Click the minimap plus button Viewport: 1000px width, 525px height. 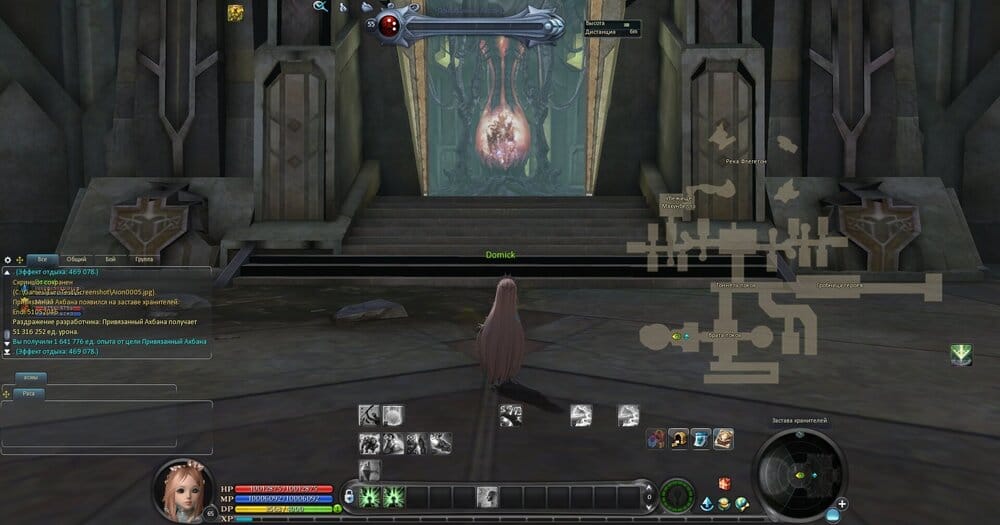843,503
